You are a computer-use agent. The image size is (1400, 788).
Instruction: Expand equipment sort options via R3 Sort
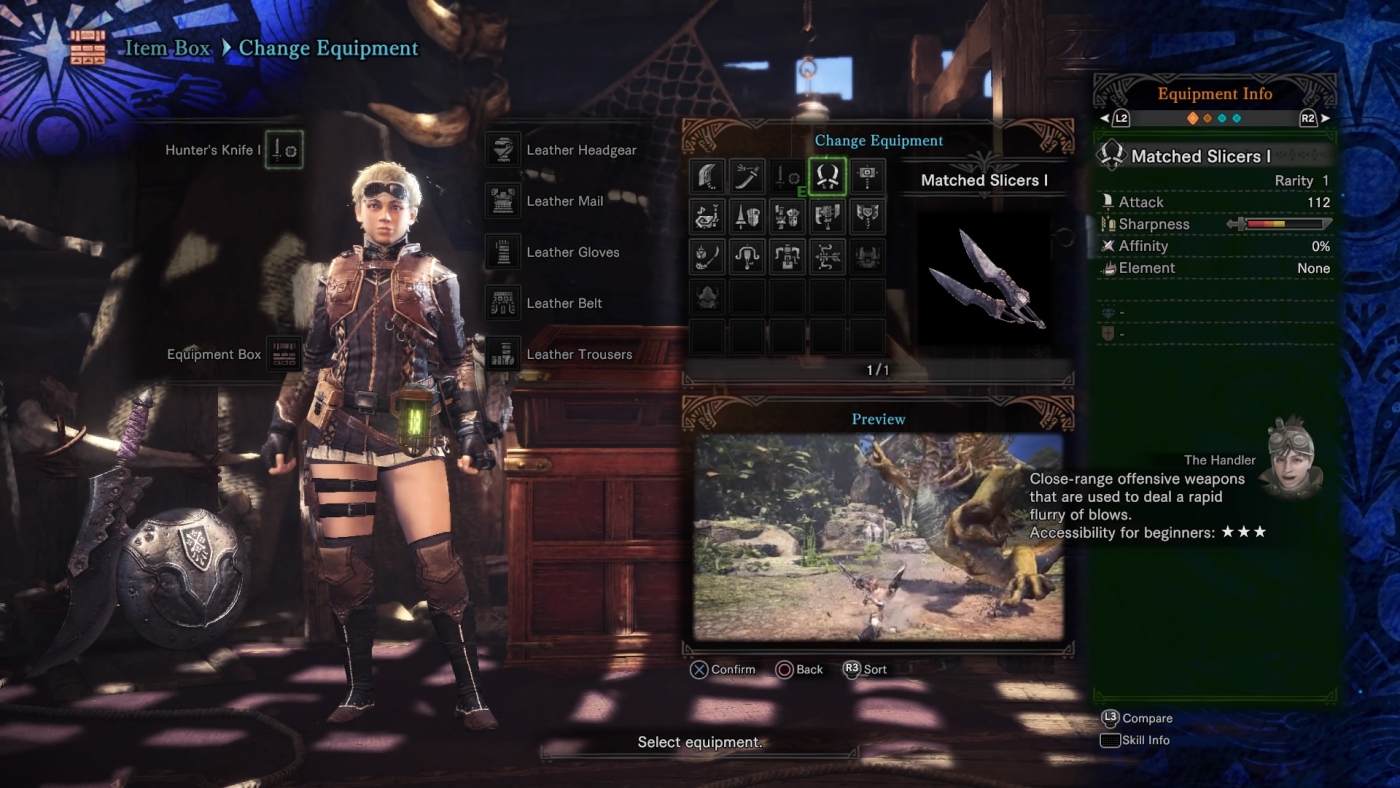click(x=866, y=669)
